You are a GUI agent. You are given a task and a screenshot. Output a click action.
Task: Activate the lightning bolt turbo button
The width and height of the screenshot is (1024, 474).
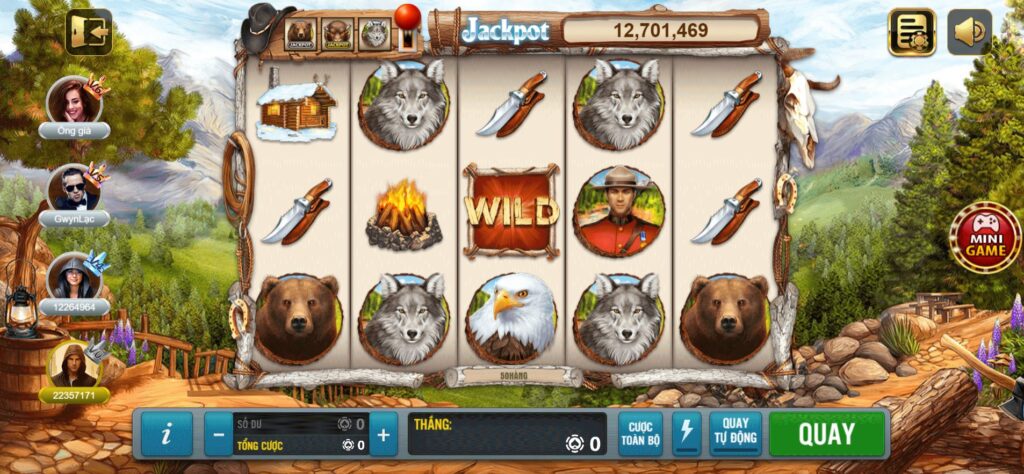[x=686, y=434]
